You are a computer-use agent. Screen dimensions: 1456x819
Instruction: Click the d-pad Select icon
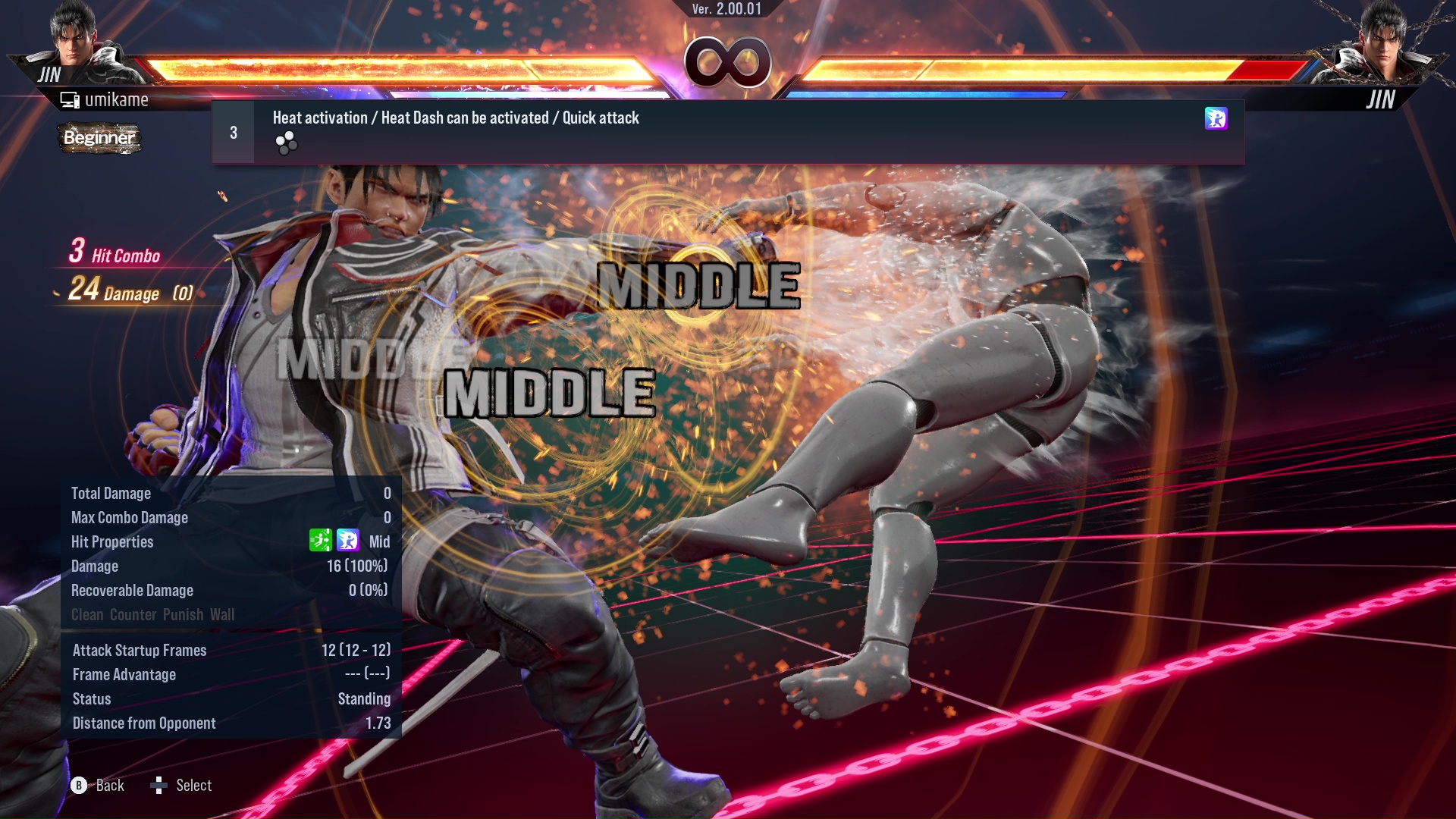click(159, 786)
